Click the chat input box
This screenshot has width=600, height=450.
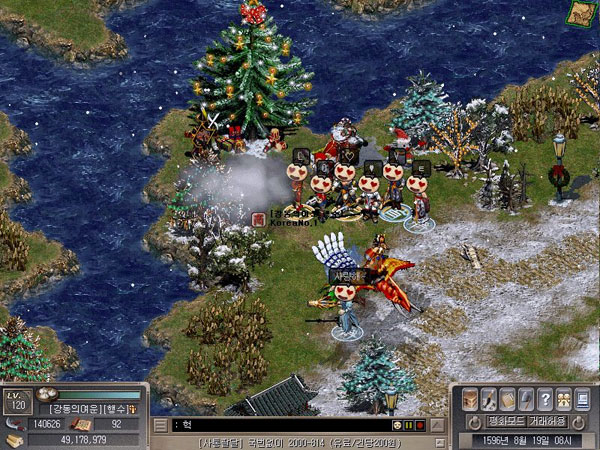pos(280,425)
